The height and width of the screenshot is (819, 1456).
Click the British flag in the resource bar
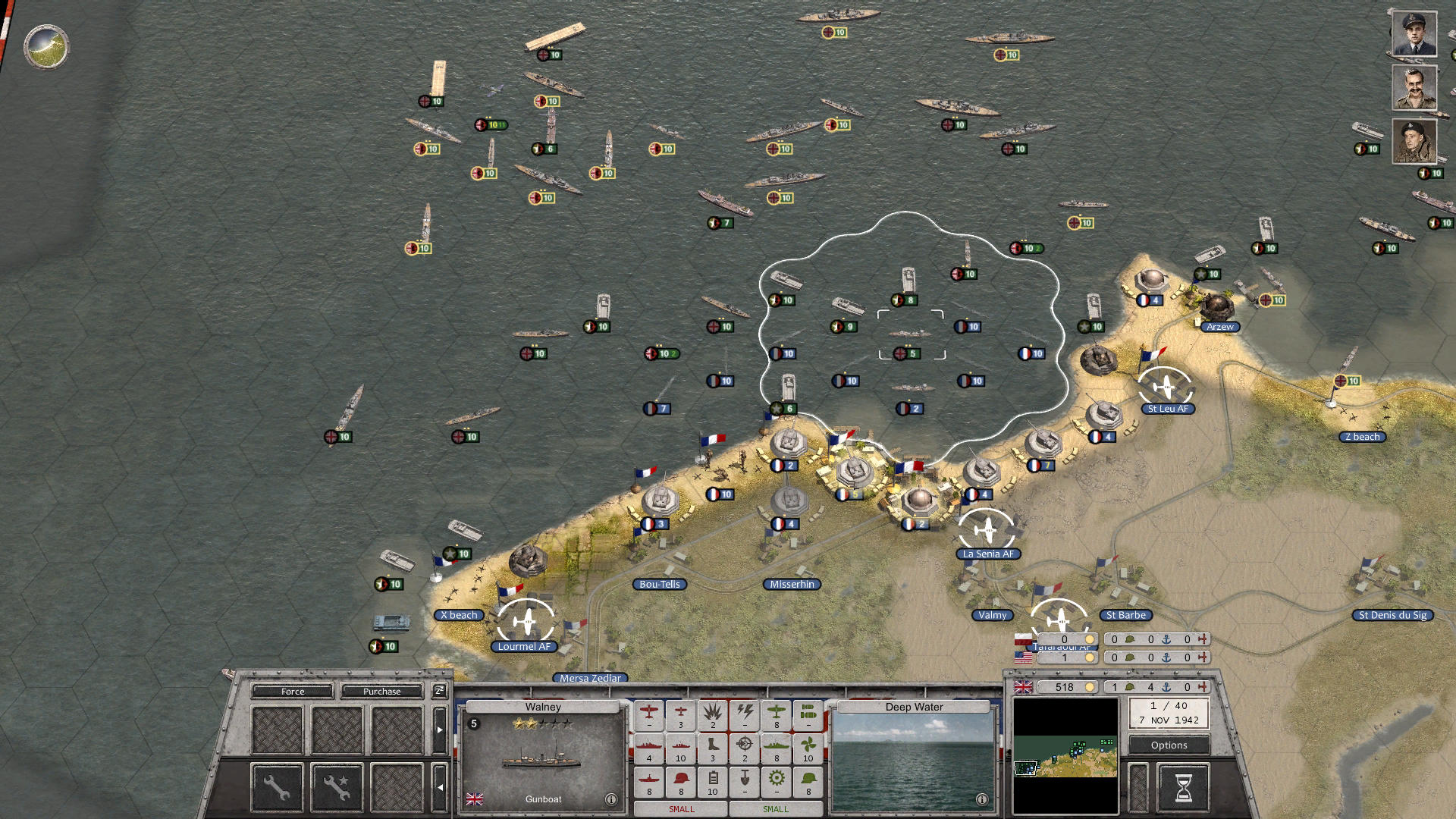point(1024,687)
